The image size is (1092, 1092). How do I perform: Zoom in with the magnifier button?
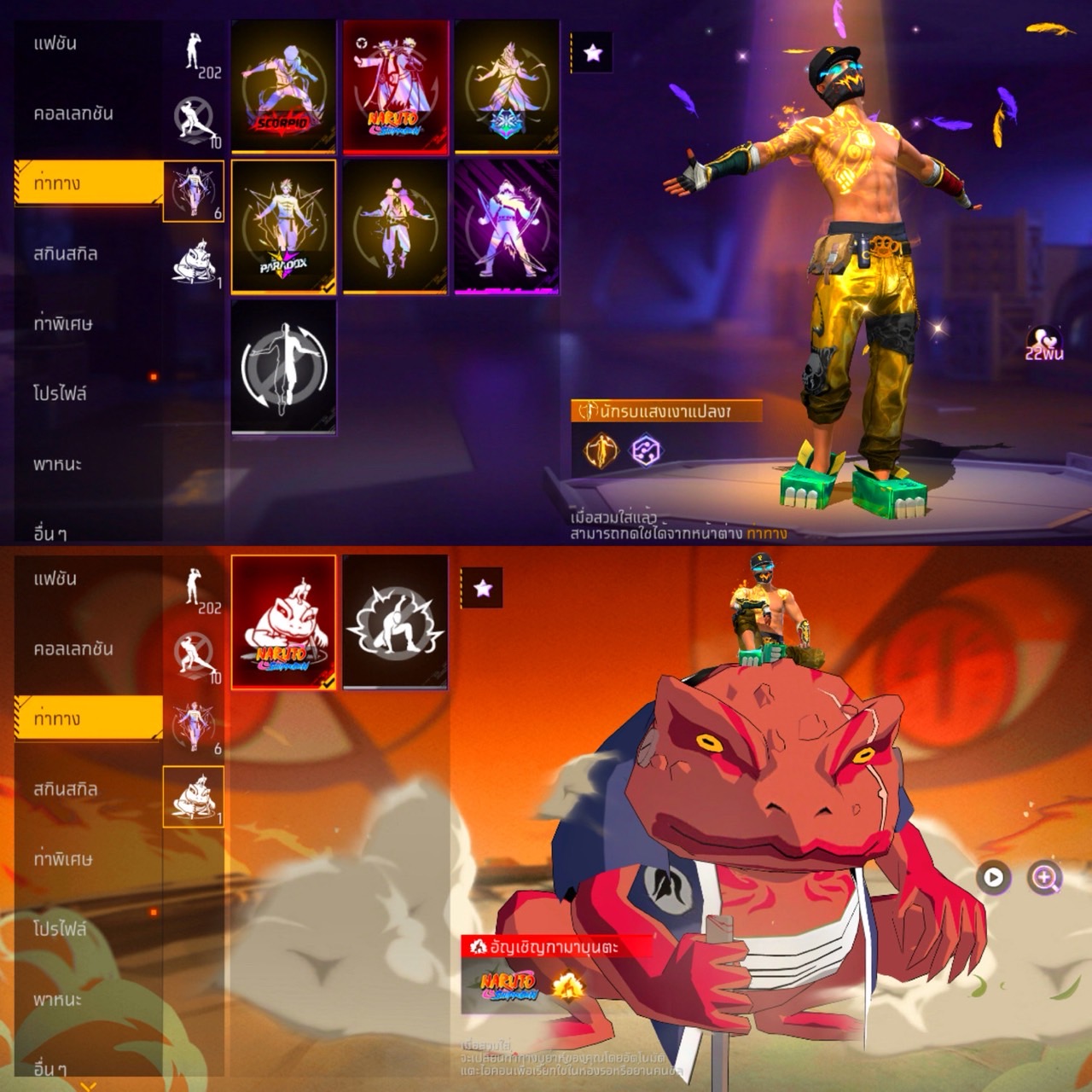click(x=1045, y=877)
